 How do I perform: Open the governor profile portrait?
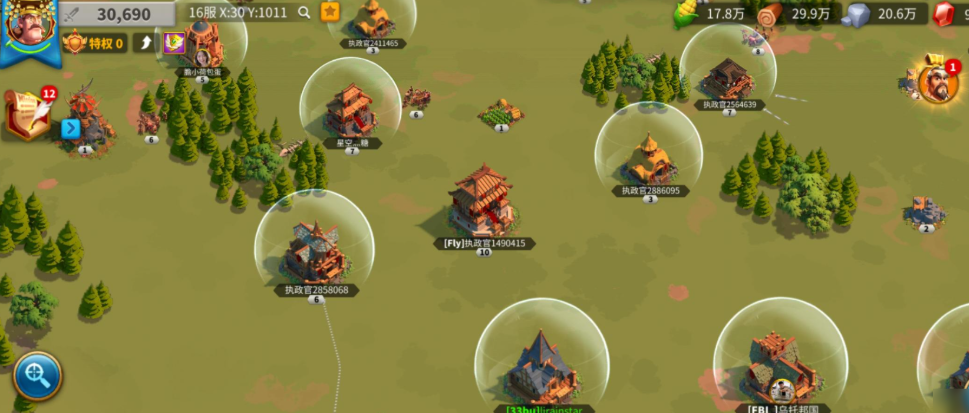click(30, 28)
